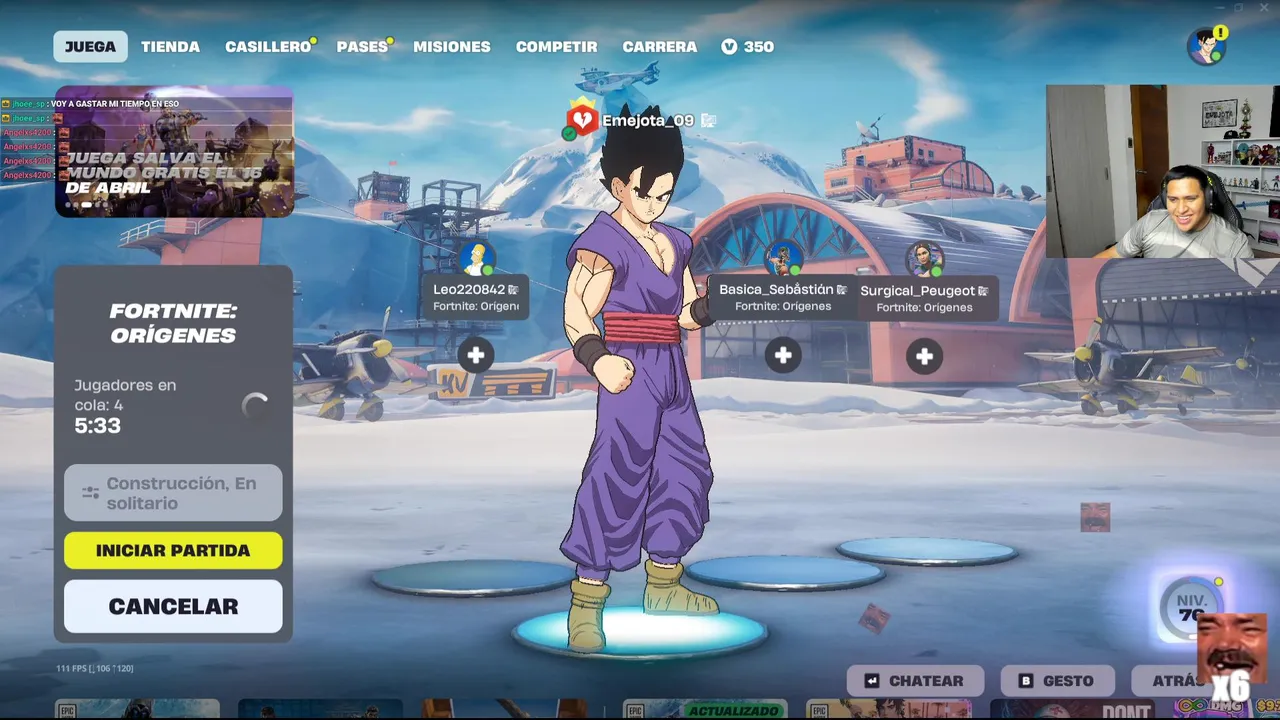Open the CHATEAR chat button
Viewport: 1280px width, 720px height.
point(914,681)
